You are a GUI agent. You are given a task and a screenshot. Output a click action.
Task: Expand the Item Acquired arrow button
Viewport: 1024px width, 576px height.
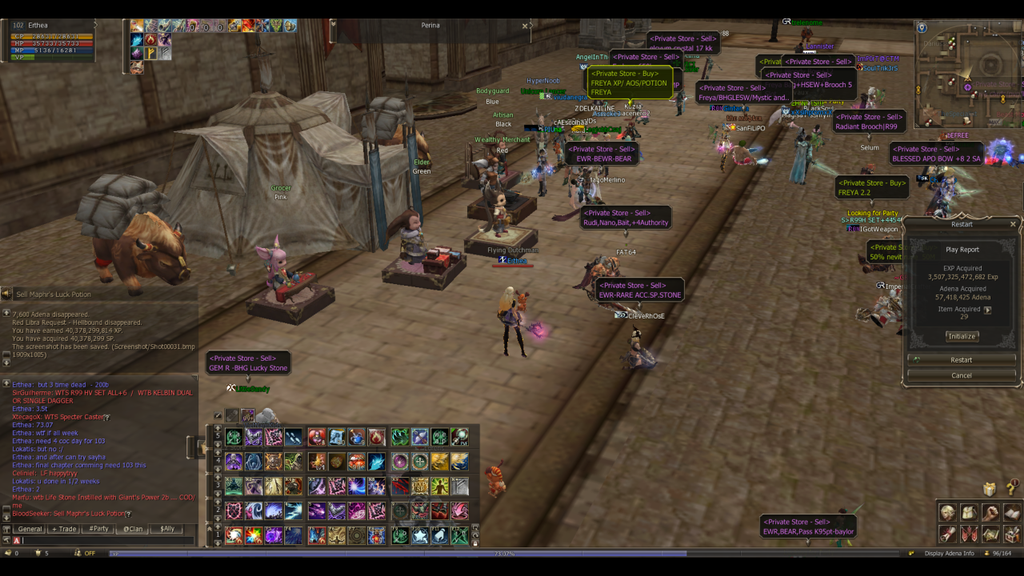pos(988,310)
